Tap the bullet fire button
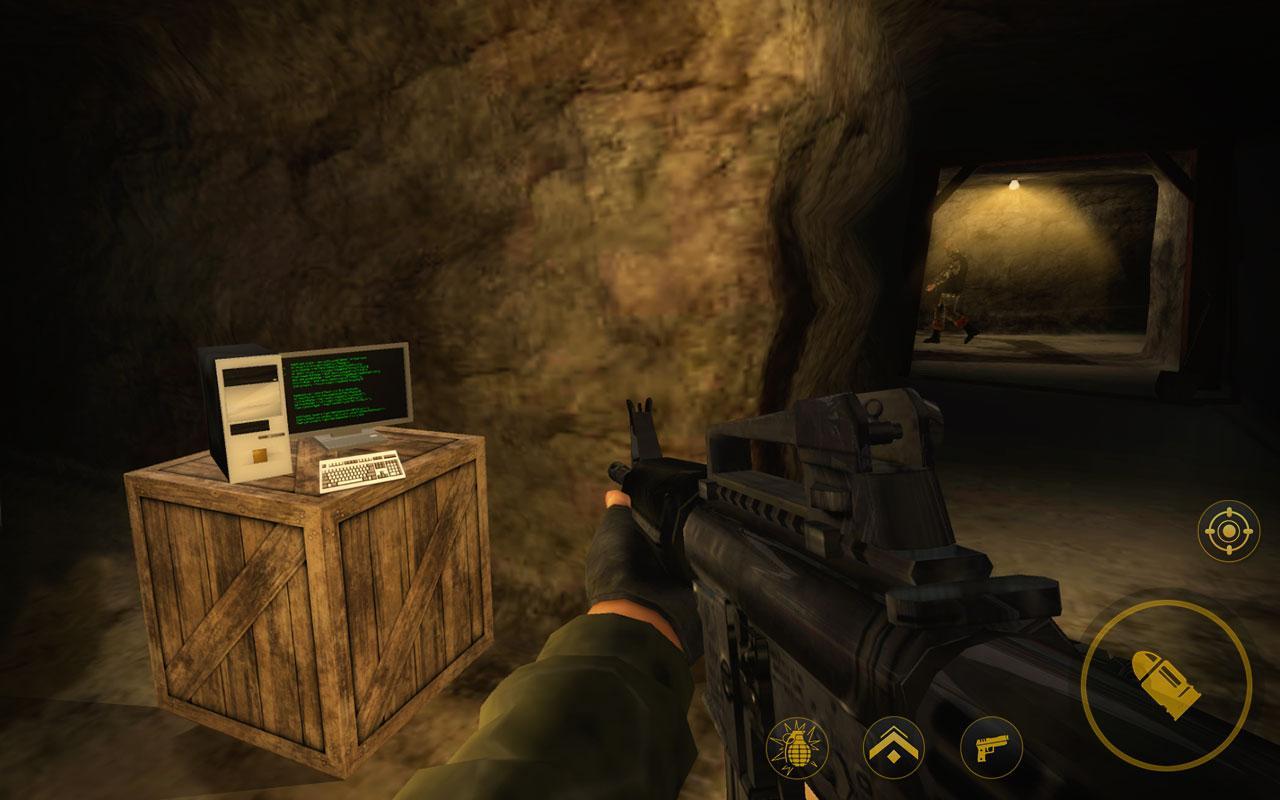This screenshot has height=800, width=1280. coord(1166,686)
